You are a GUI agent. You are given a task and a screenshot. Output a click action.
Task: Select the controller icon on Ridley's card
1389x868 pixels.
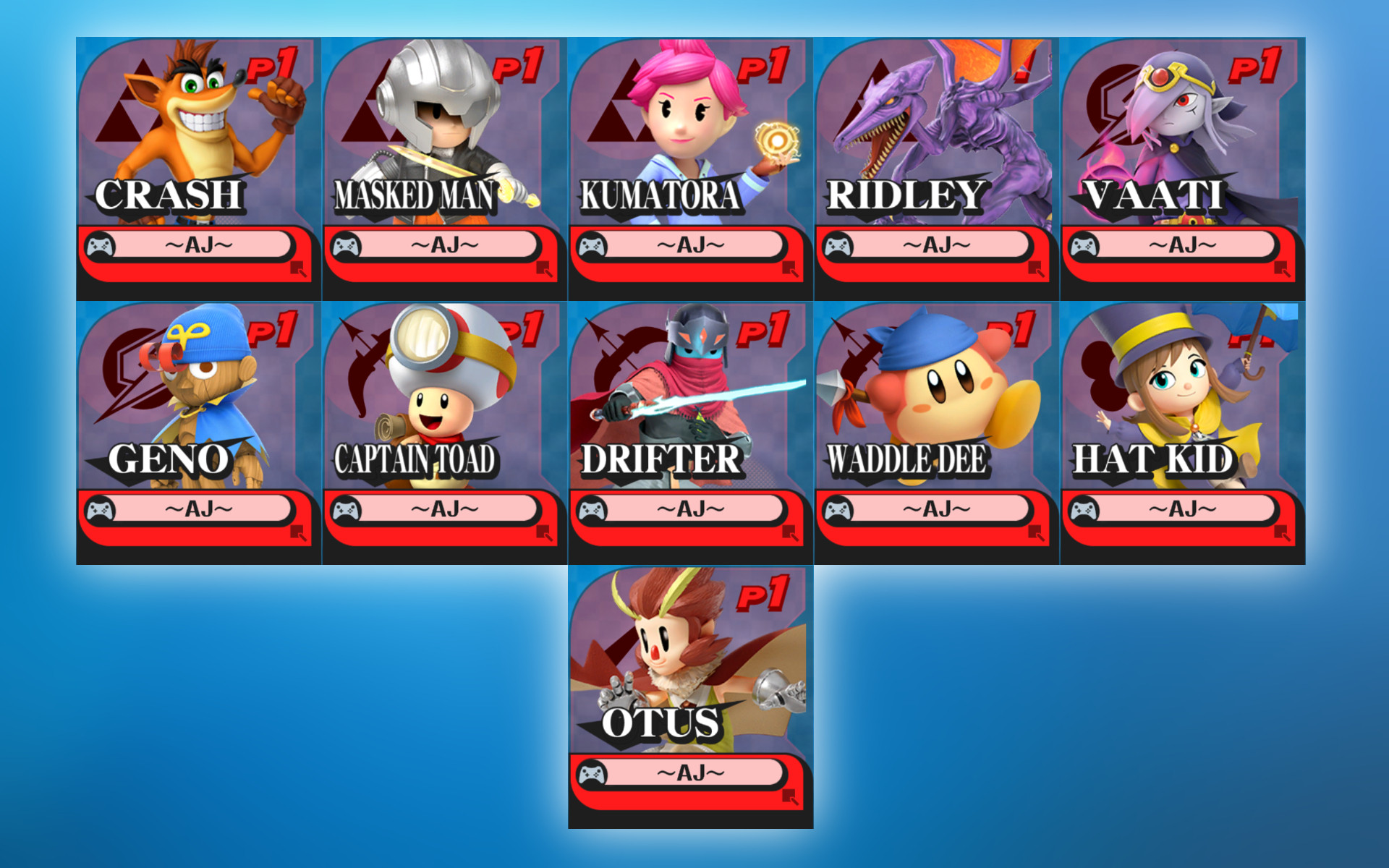pos(839,246)
